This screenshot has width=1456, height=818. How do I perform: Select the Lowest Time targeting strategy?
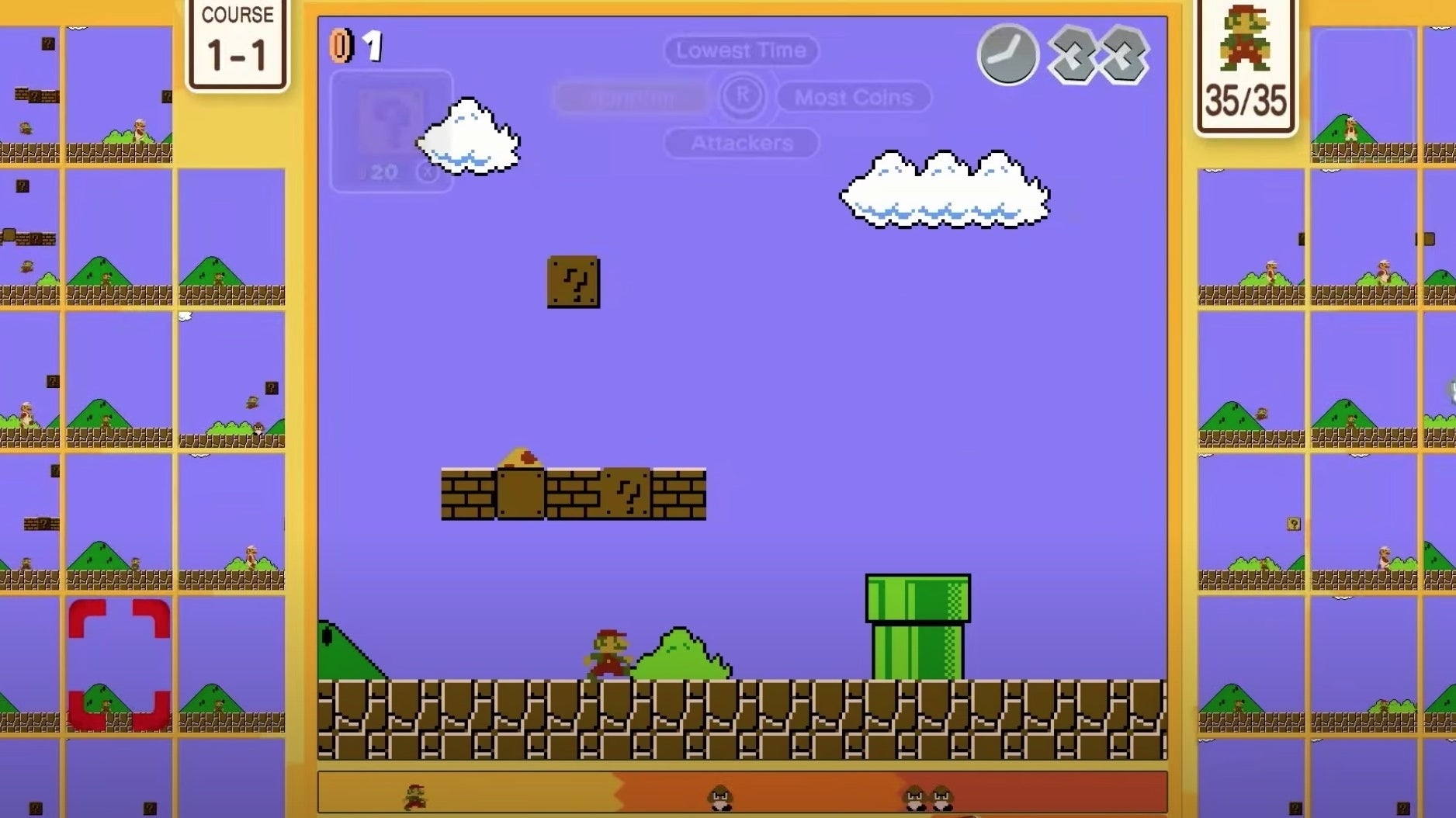740,50
